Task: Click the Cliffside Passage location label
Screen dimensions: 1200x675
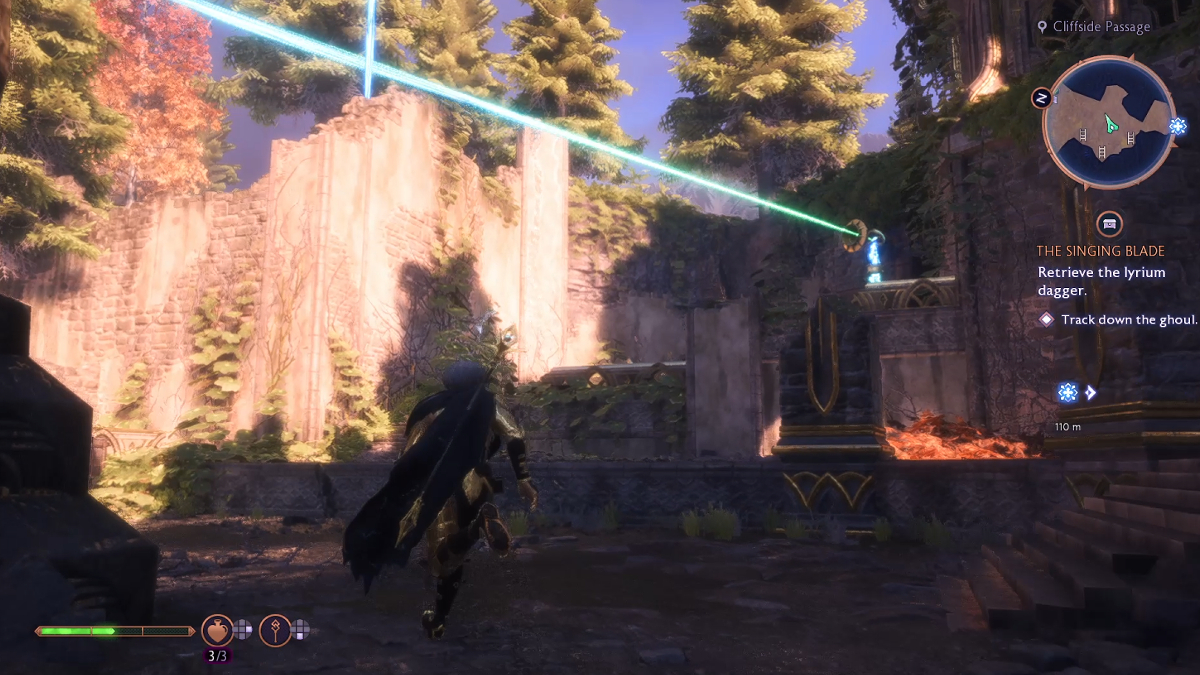Action: [1101, 27]
